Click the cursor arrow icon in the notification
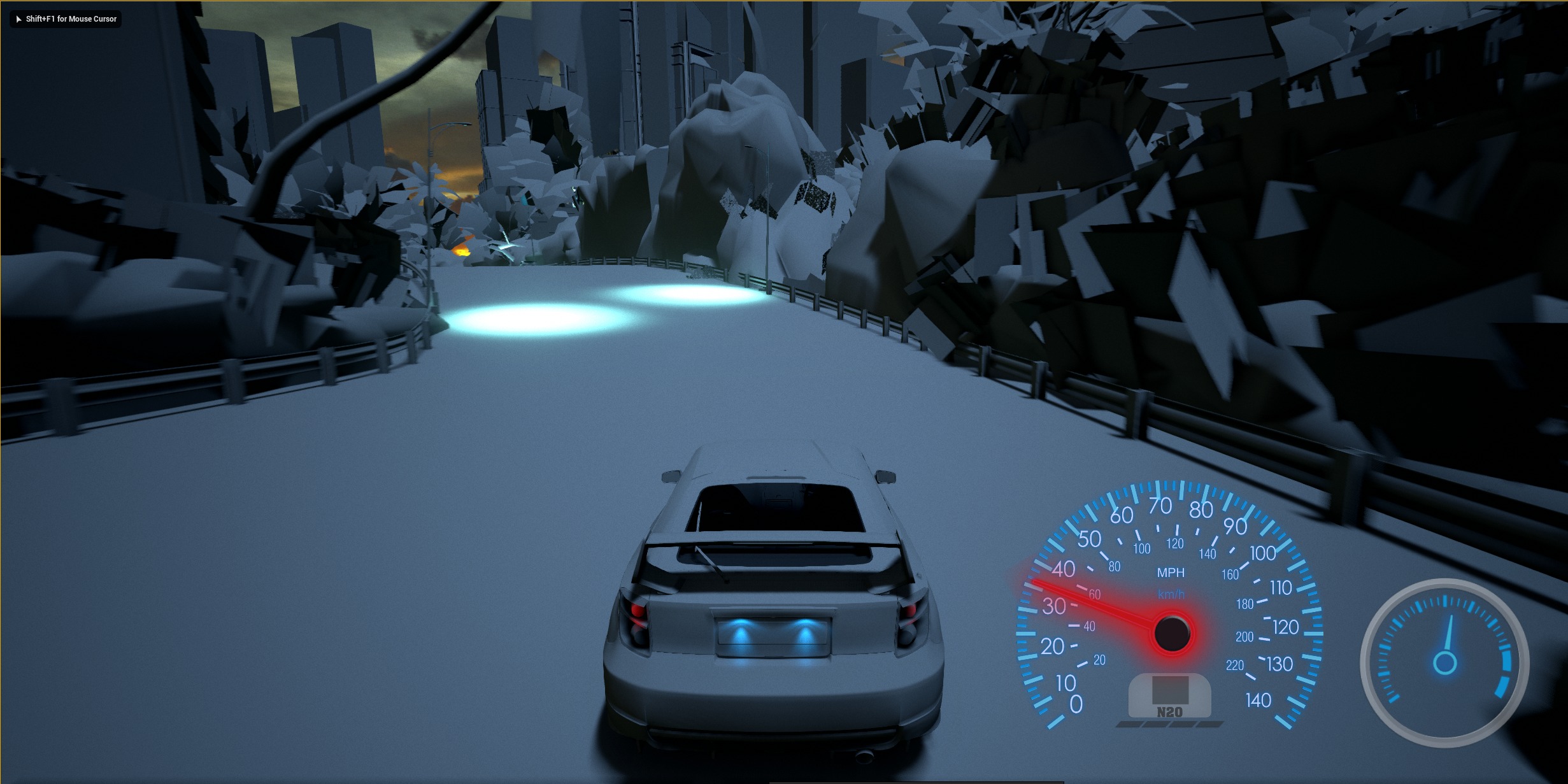Viewport: 1568px width, 784px height. click(x=18, y=19)
